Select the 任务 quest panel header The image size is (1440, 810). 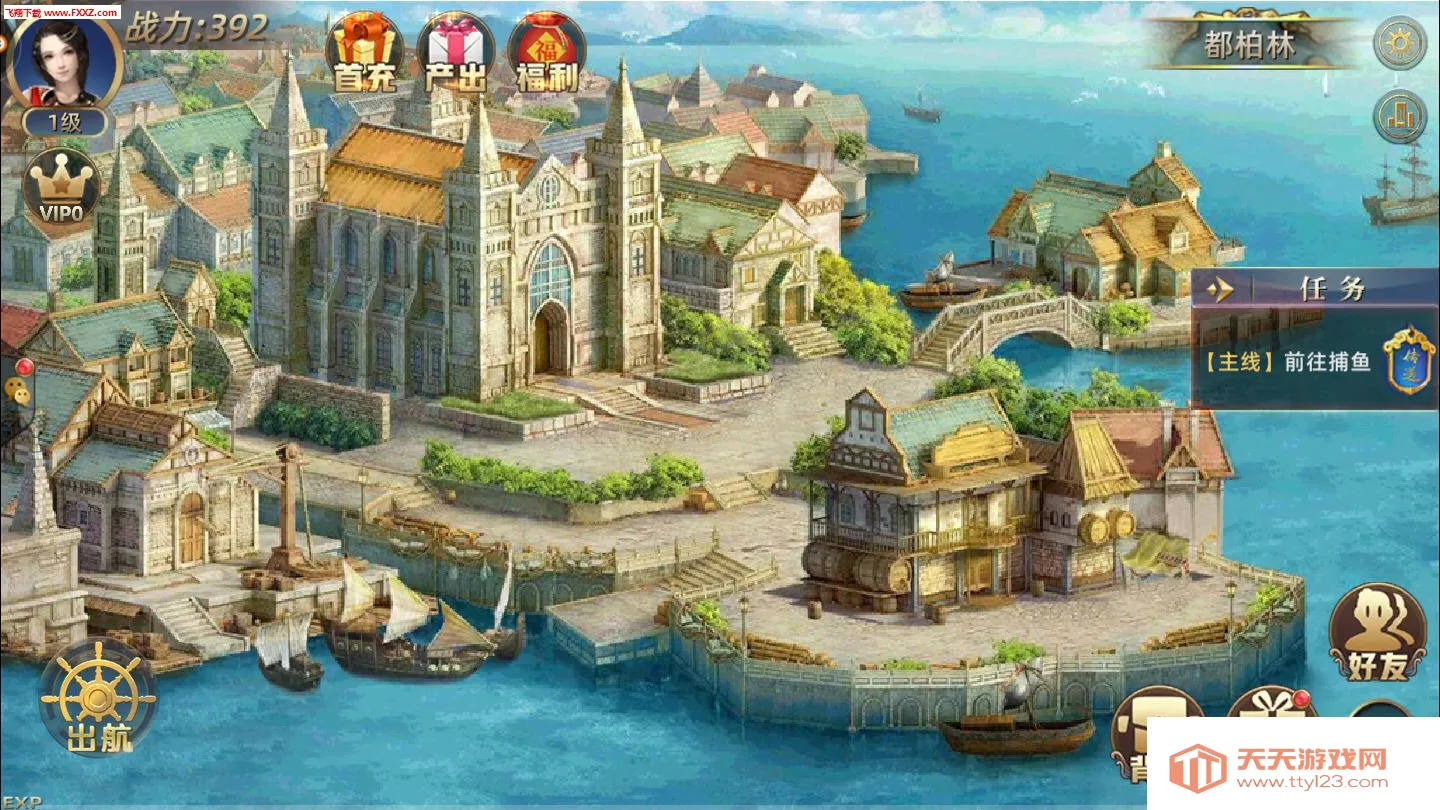point(1330,288)
